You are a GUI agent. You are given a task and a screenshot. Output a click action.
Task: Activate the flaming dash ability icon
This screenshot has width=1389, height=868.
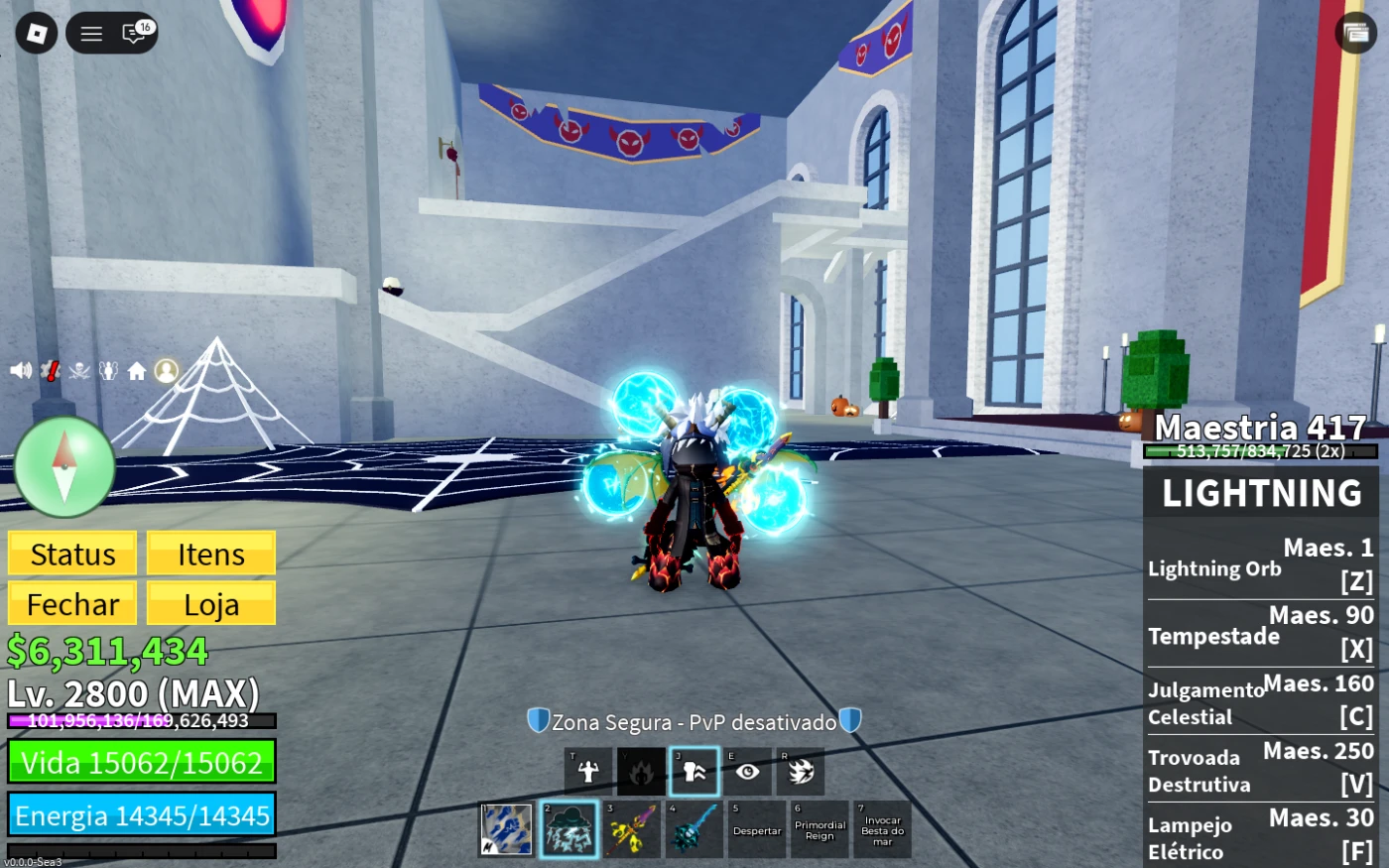[802, 771]
